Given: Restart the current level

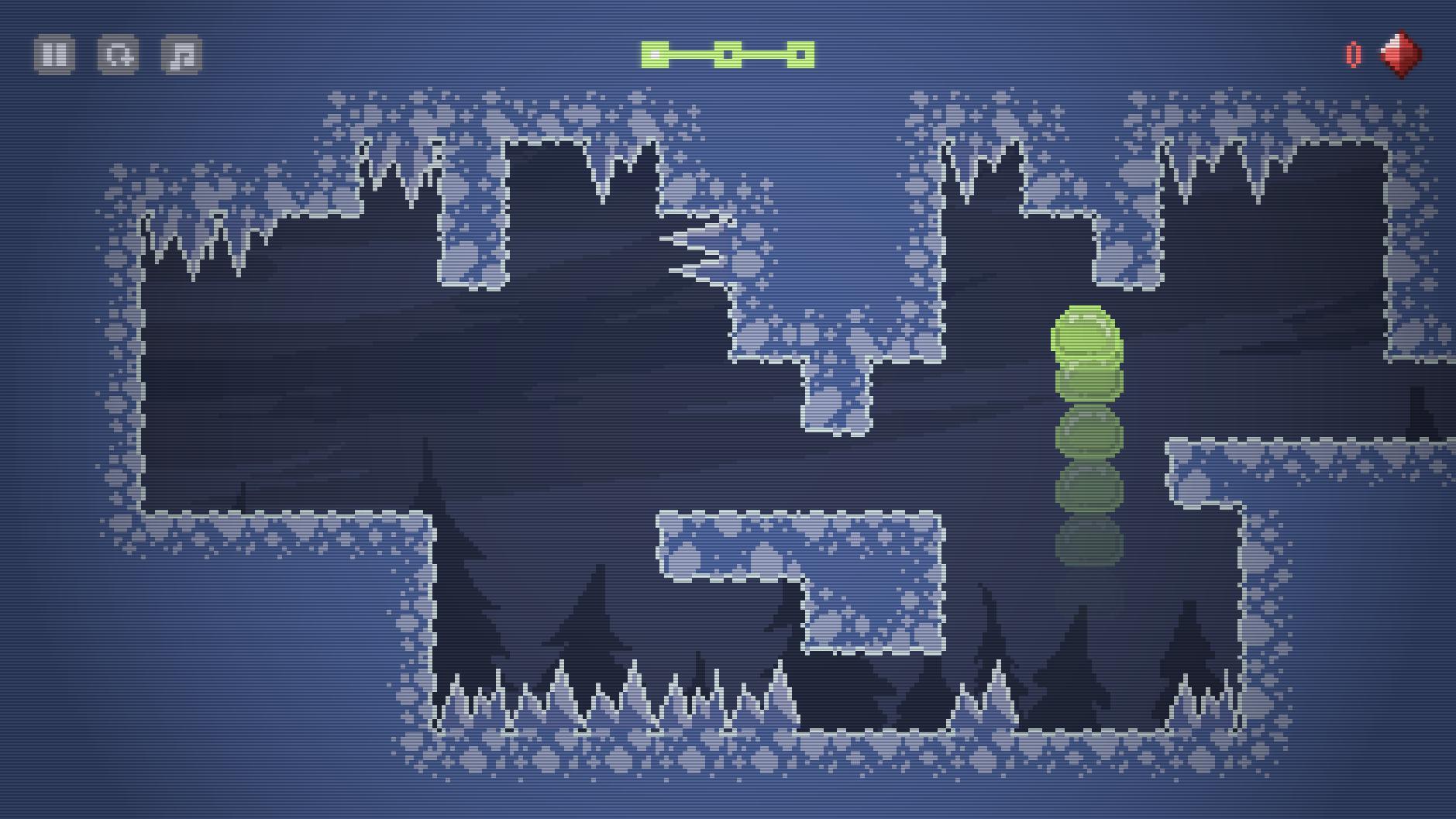Looking at the screenshot, I should tap(118, 55).
